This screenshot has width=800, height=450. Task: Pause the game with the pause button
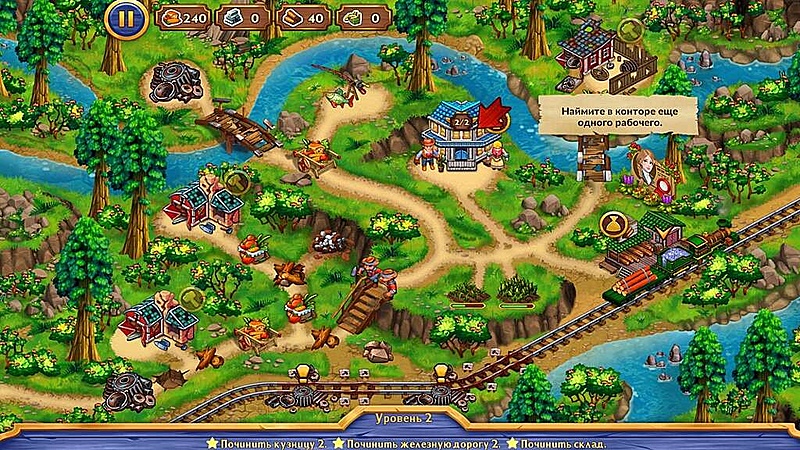124,17
